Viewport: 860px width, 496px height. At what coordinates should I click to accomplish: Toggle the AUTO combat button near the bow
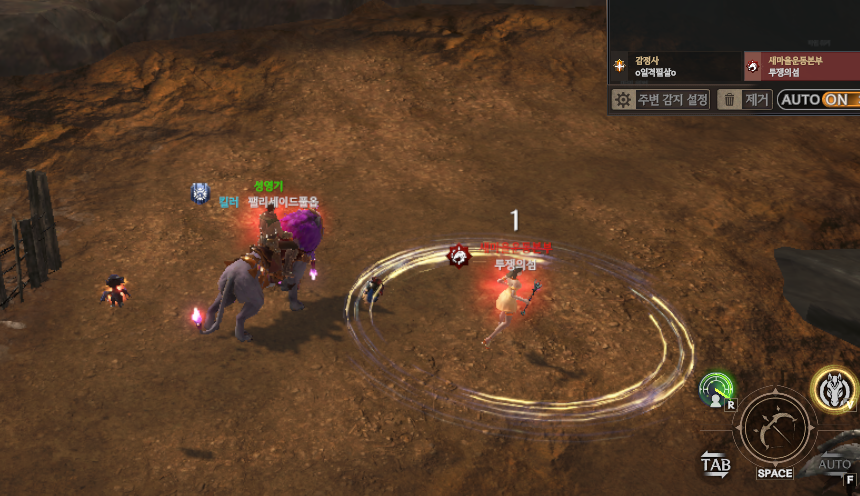pos(834,466)
